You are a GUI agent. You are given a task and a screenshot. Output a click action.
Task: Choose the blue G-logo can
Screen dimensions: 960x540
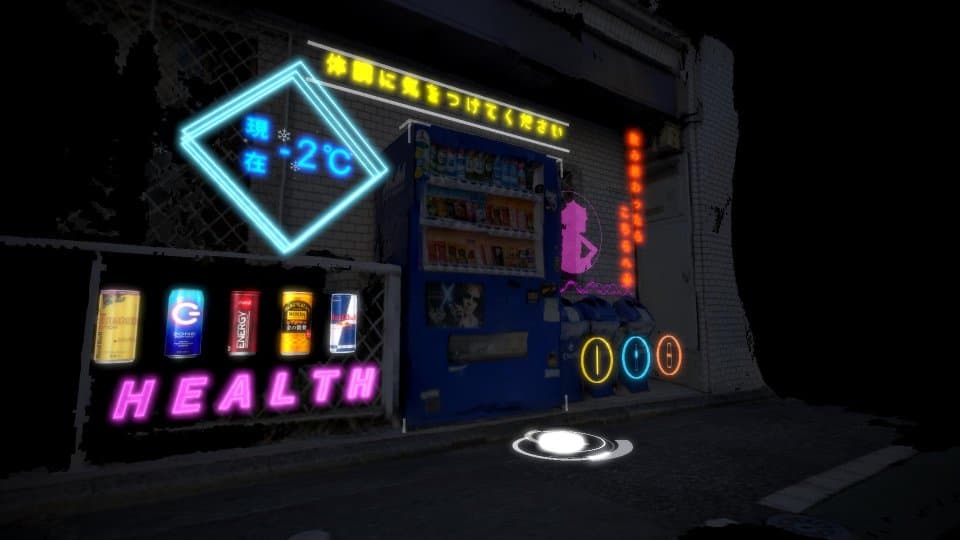[184, 323]
